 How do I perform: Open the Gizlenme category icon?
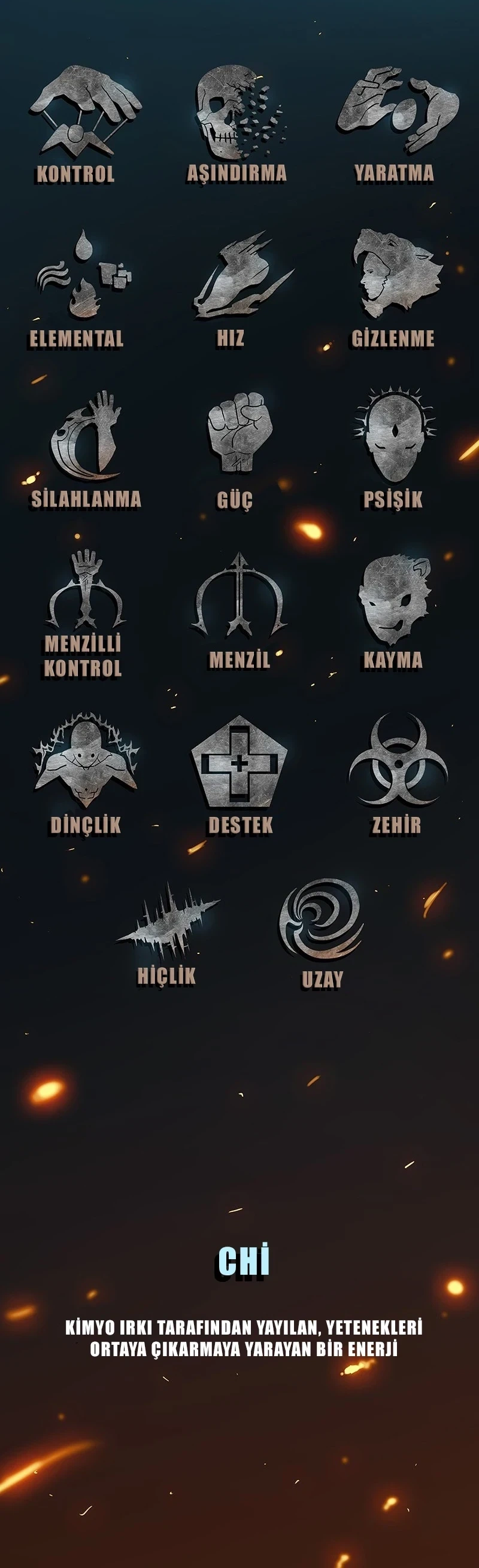tap(395, 272)
